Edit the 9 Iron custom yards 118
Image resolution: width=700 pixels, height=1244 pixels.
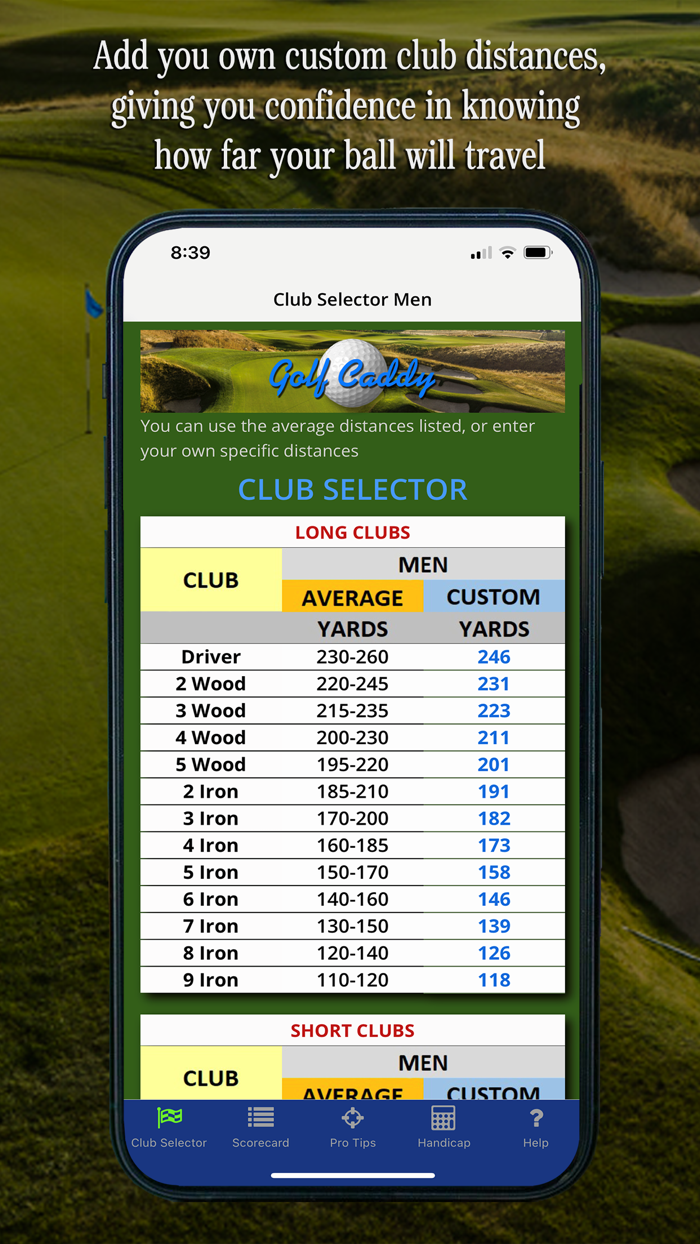tap(494, 981)
